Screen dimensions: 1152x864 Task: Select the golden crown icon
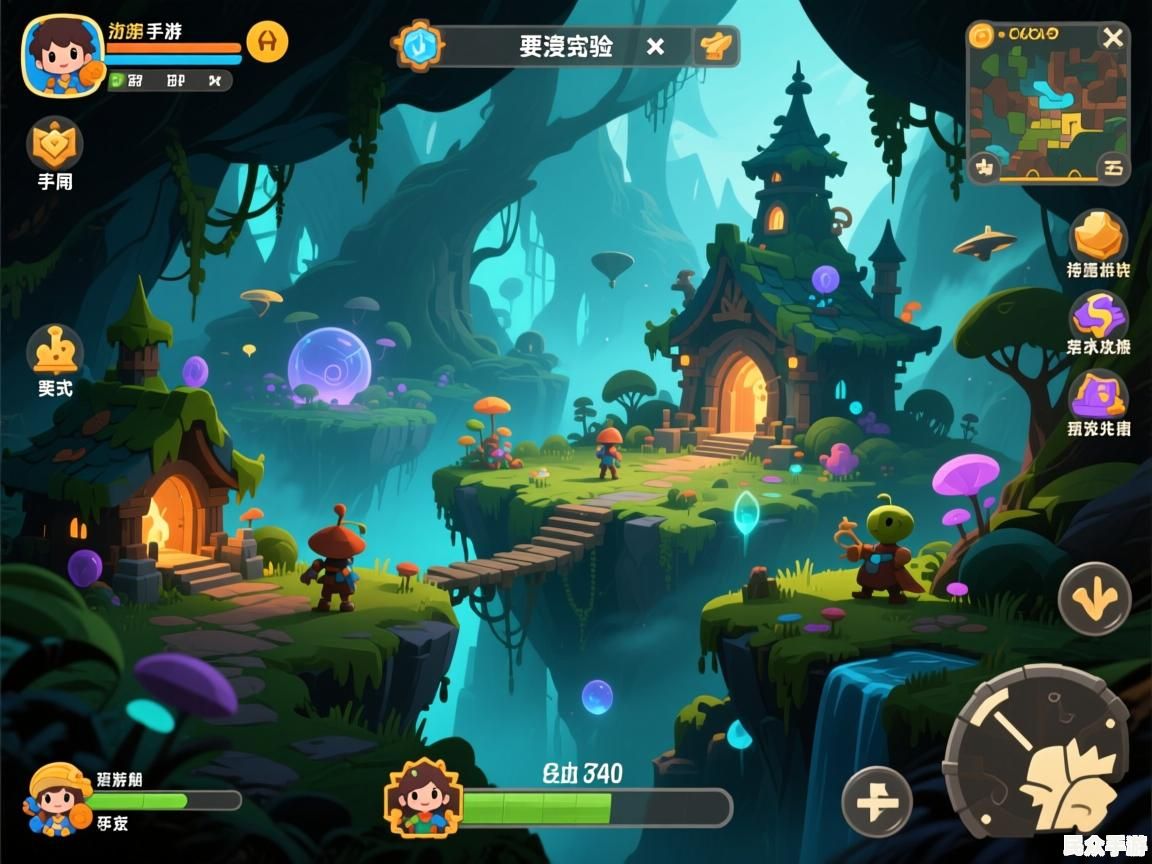54,352
